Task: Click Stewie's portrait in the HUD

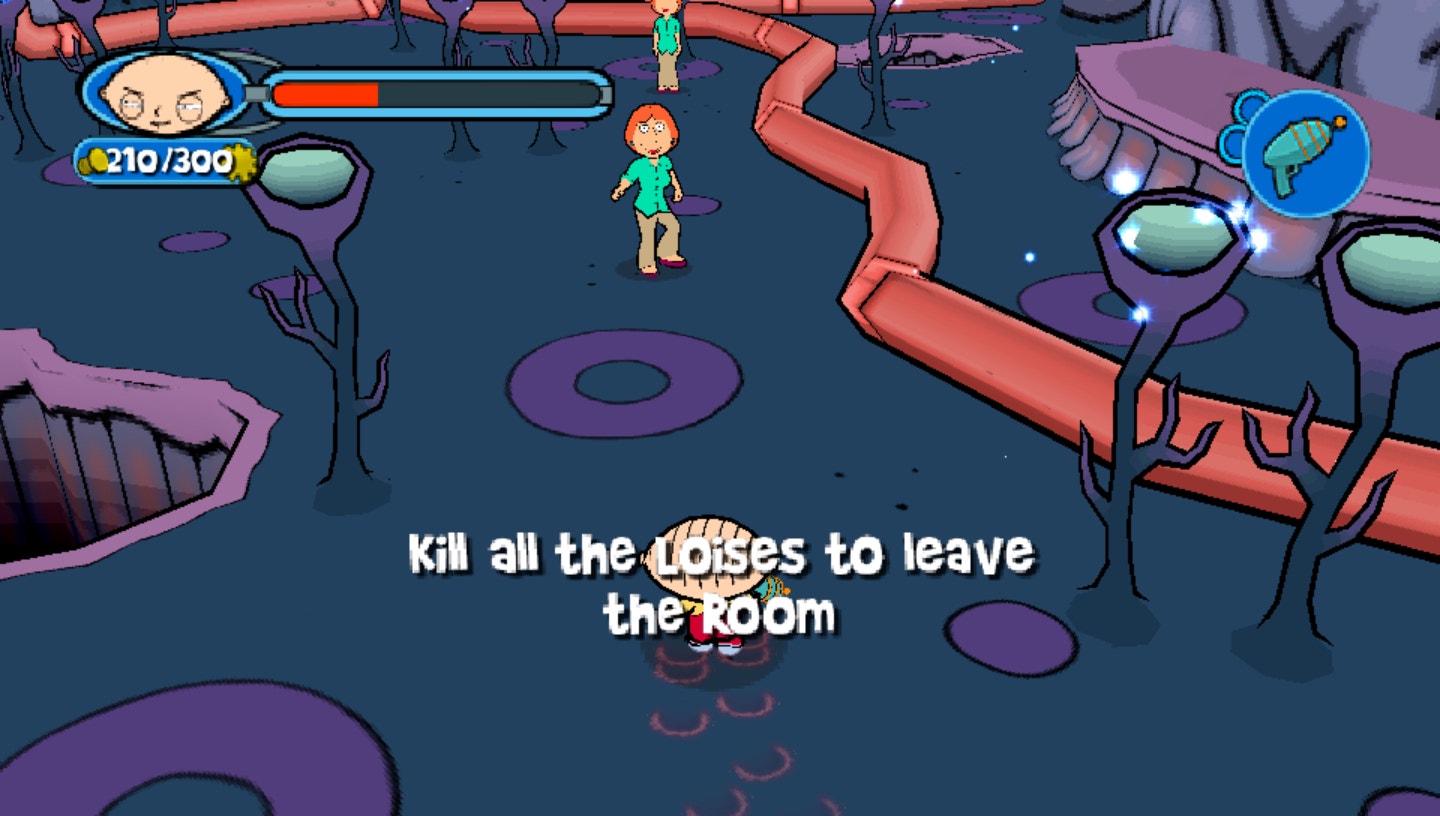Action: coord(165,96)
